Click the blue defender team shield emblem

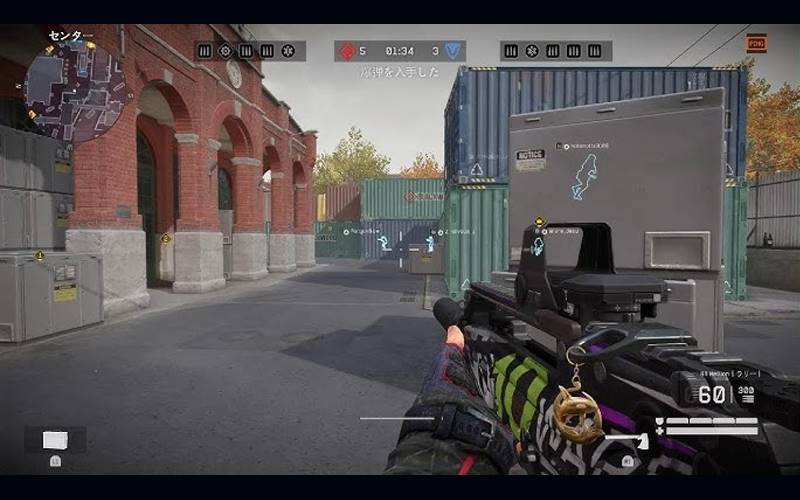[454, 51]
